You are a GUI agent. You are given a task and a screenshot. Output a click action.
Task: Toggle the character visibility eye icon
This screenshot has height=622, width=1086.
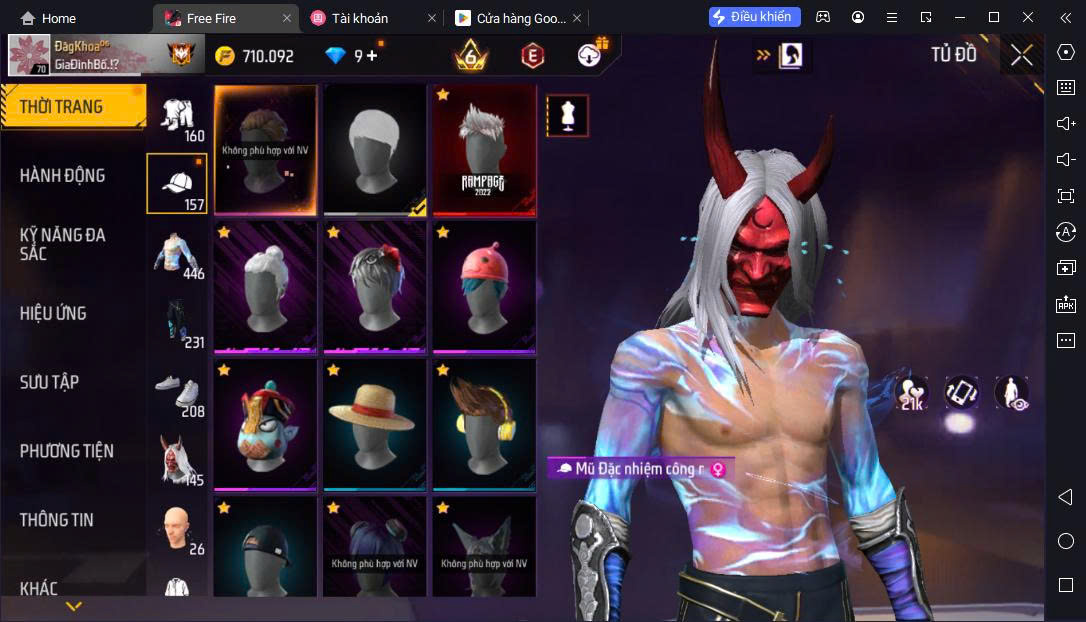point(1012,393)
